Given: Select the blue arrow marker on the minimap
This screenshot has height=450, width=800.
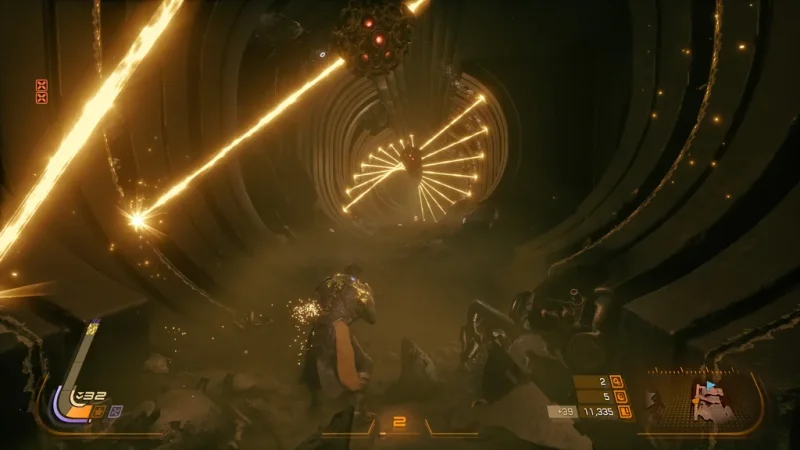Looking at the screenshot, I should pyautogui.click(x=711, y=384).
